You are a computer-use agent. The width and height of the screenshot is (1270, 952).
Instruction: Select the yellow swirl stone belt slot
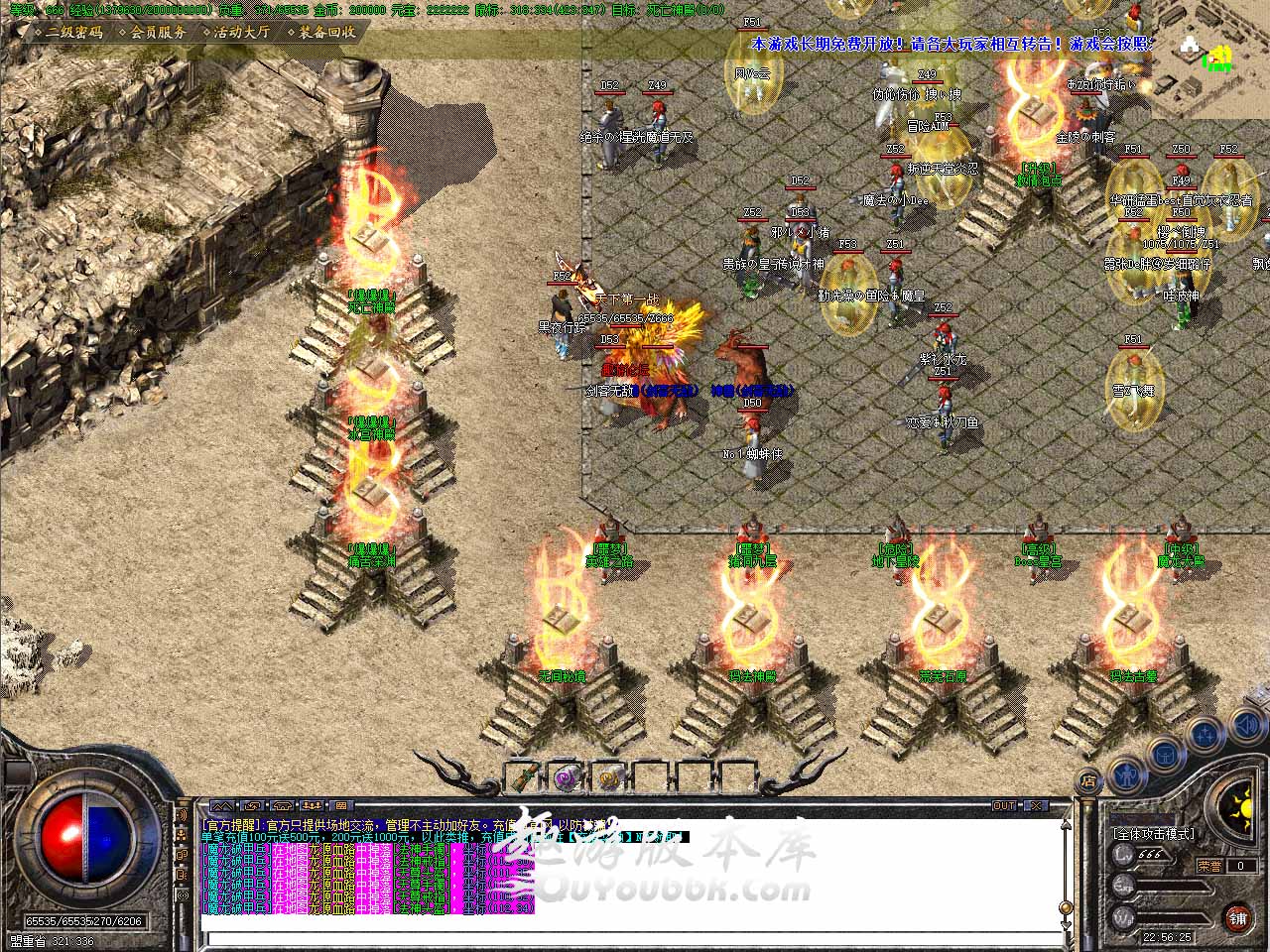pyautogui.click(x=609, y=776)
